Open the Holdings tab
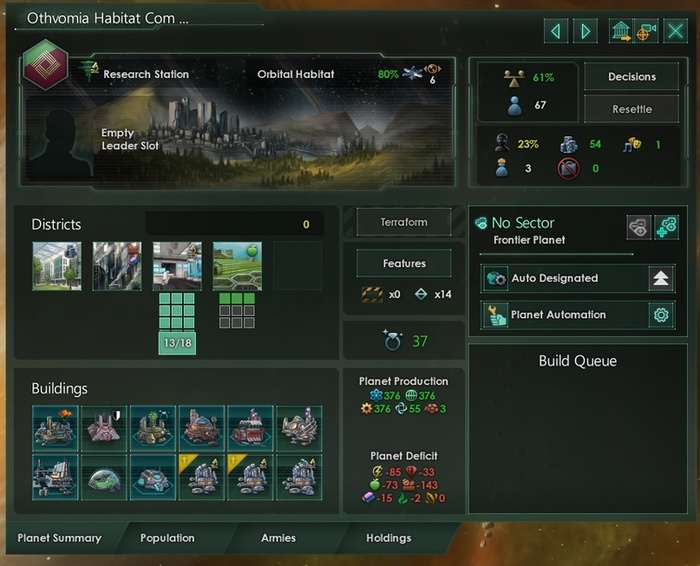Viewport: 700px width, 566px height. (388, 538)
